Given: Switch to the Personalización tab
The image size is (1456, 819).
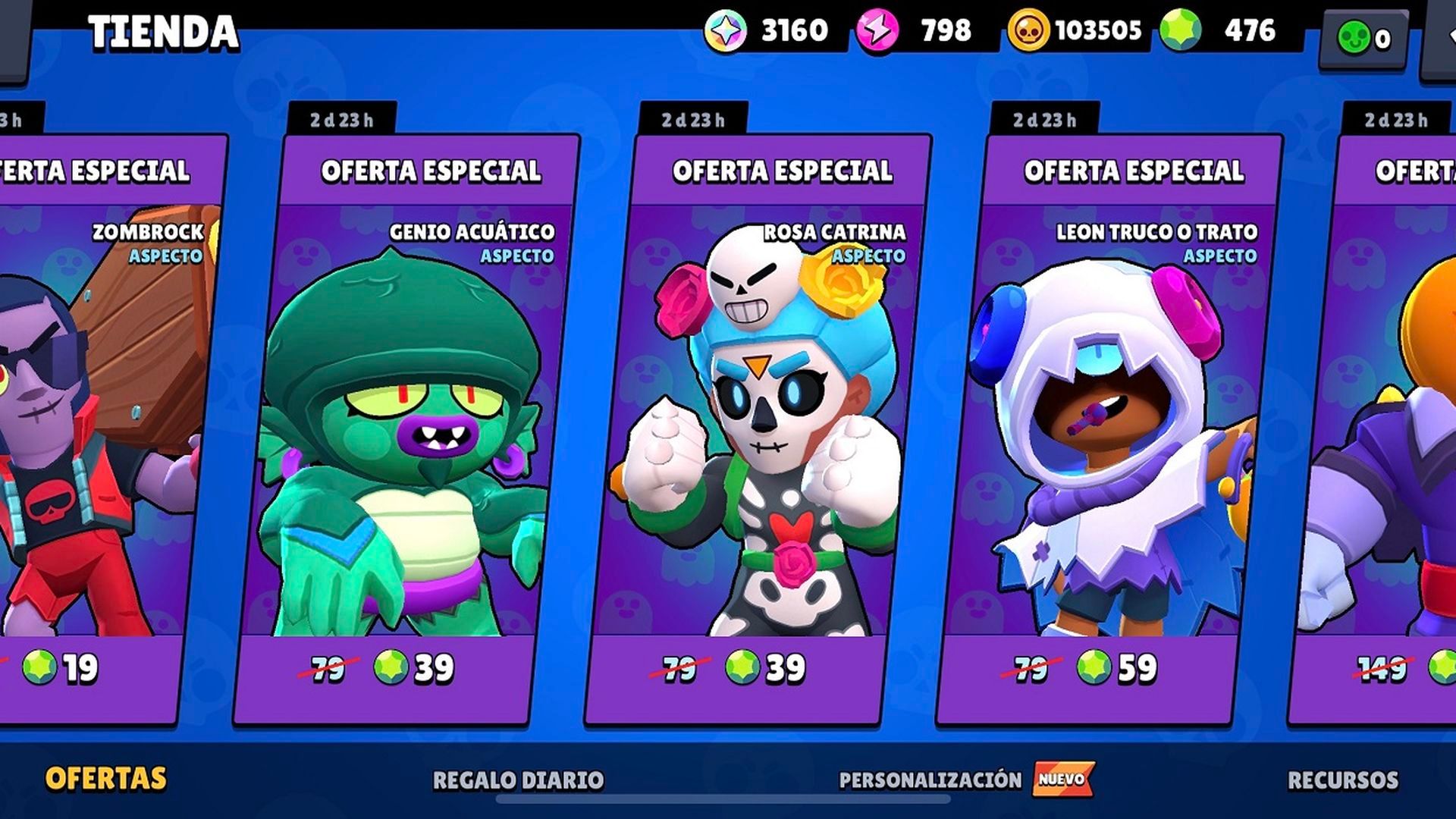Looking at the screenshot, I should click(x=930, y=780).
